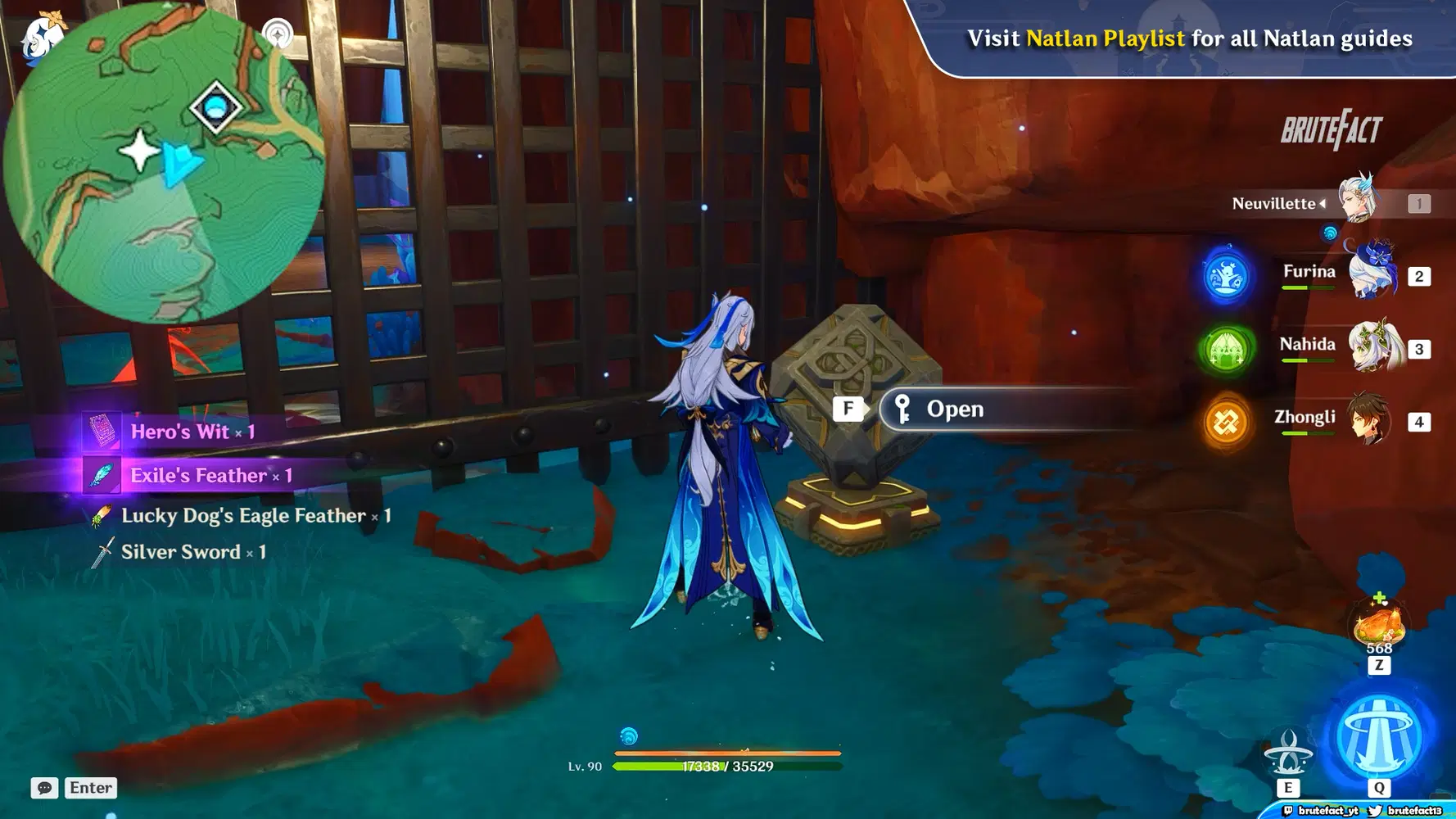Click the chat bubble icon near Enter
Viewport: 1456px width, 819px height.
pos(44,788)
